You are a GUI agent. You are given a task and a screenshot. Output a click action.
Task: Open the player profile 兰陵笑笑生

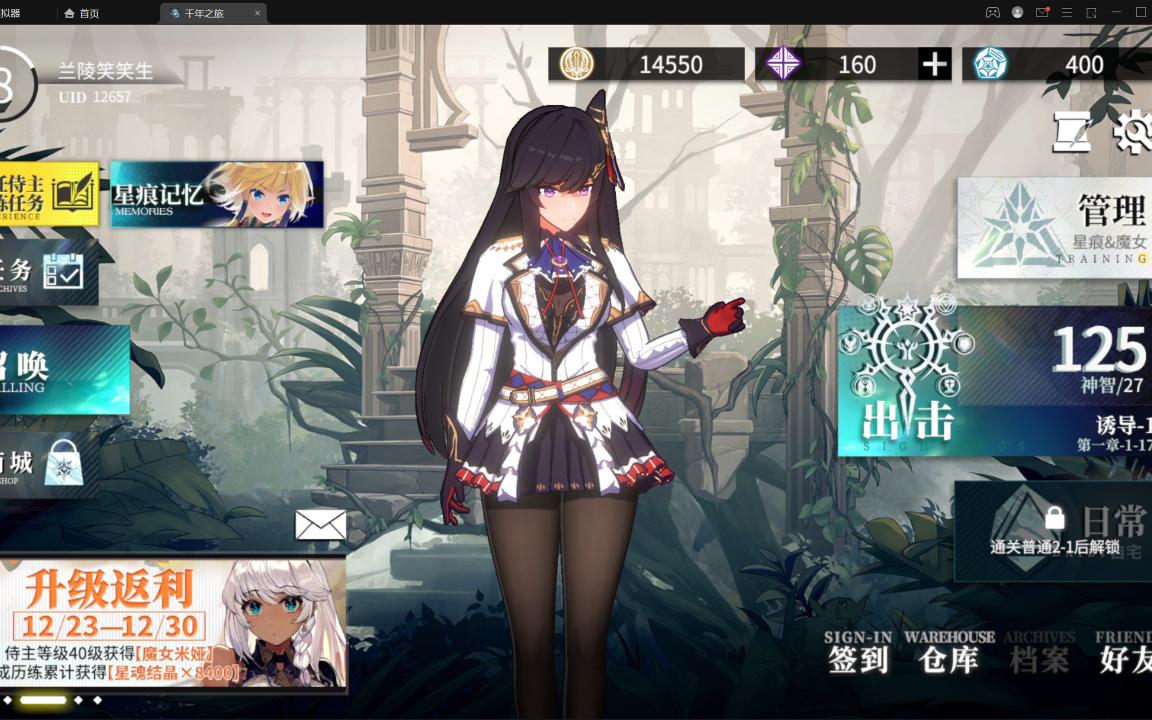pos(104,72)
